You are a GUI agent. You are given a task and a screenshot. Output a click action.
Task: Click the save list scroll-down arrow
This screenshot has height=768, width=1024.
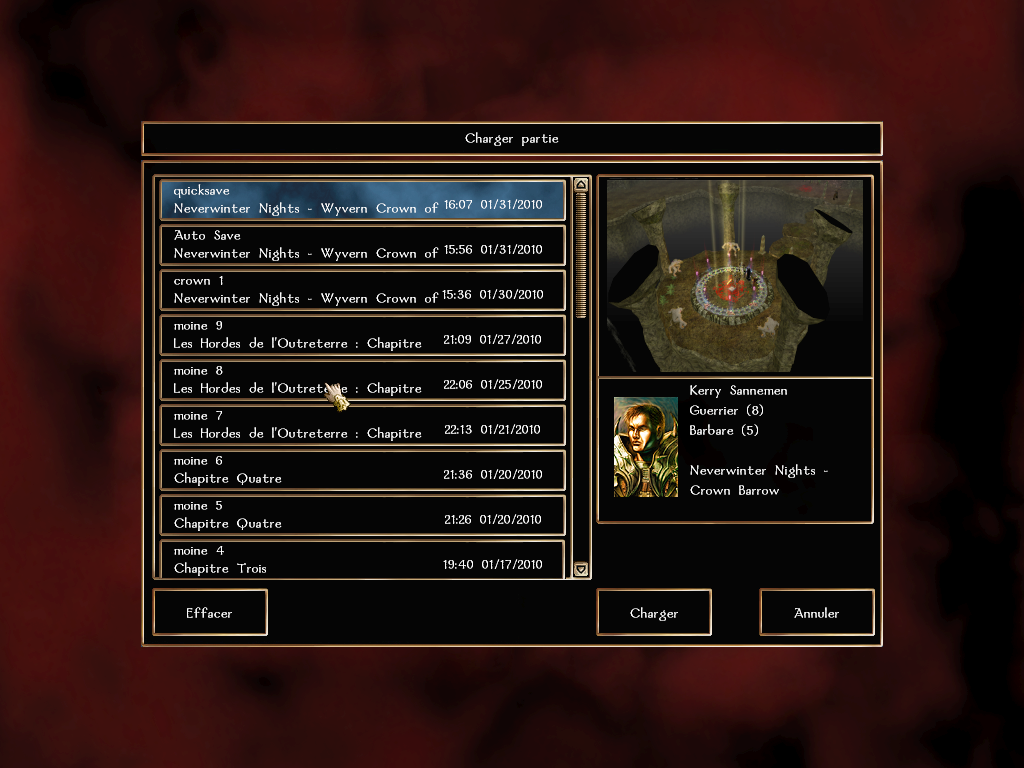pyautogui.click(x=581, y=569)
